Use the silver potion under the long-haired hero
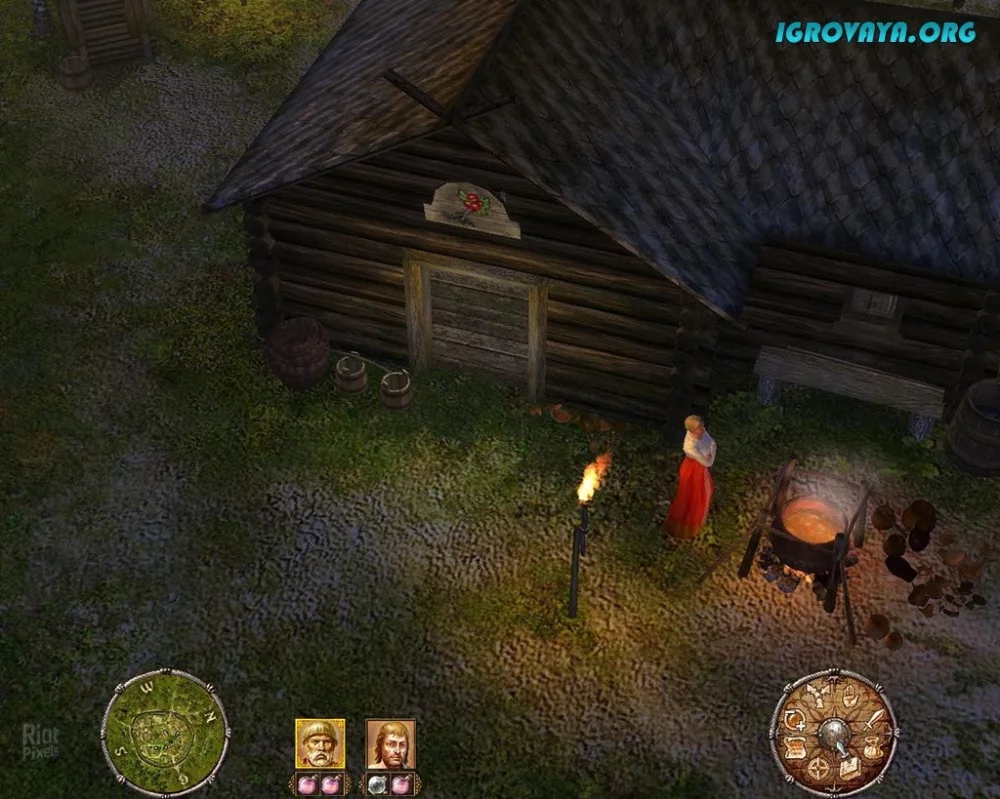1000x799 pixels. tap(378, 785)
